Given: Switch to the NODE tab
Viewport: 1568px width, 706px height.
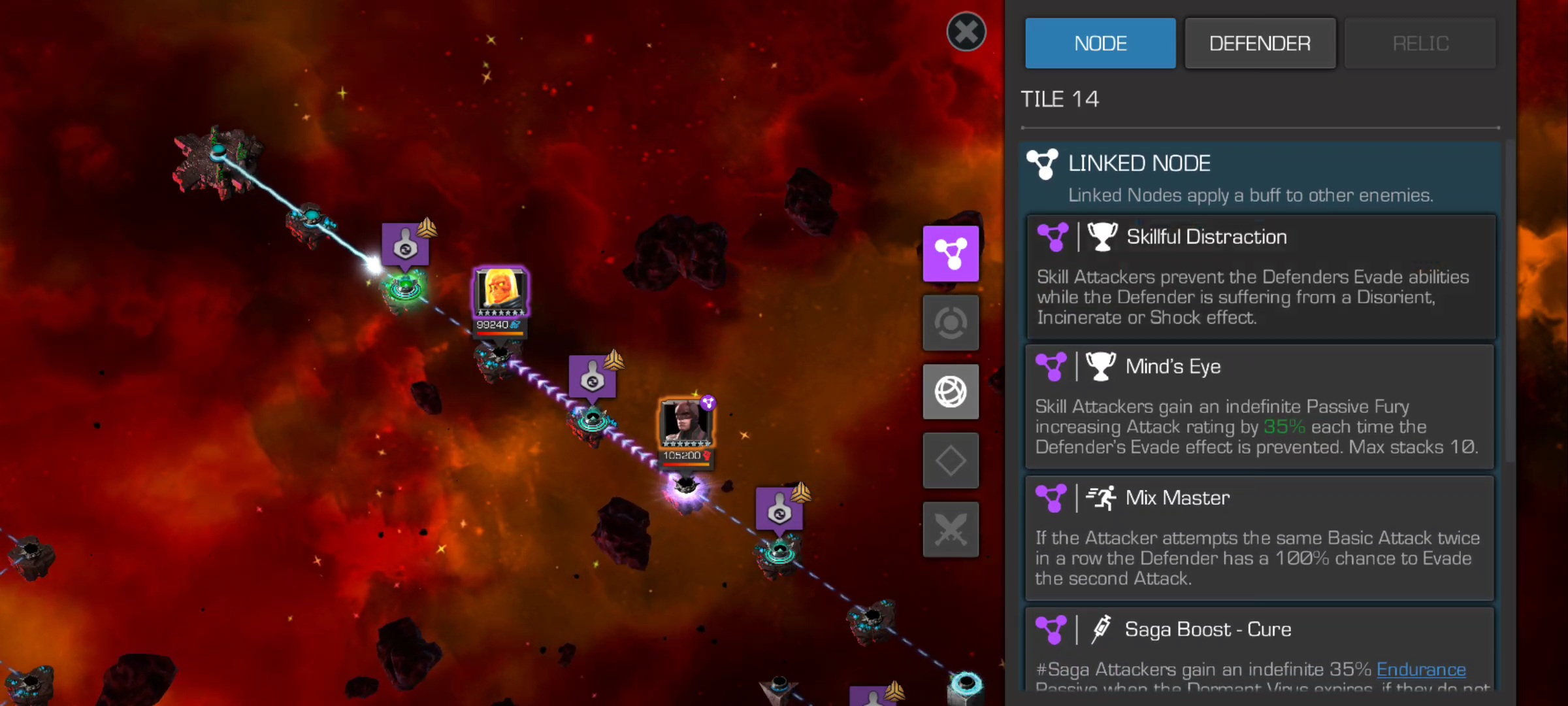Looking at the screenshot, I should (x=1100, y=43).
